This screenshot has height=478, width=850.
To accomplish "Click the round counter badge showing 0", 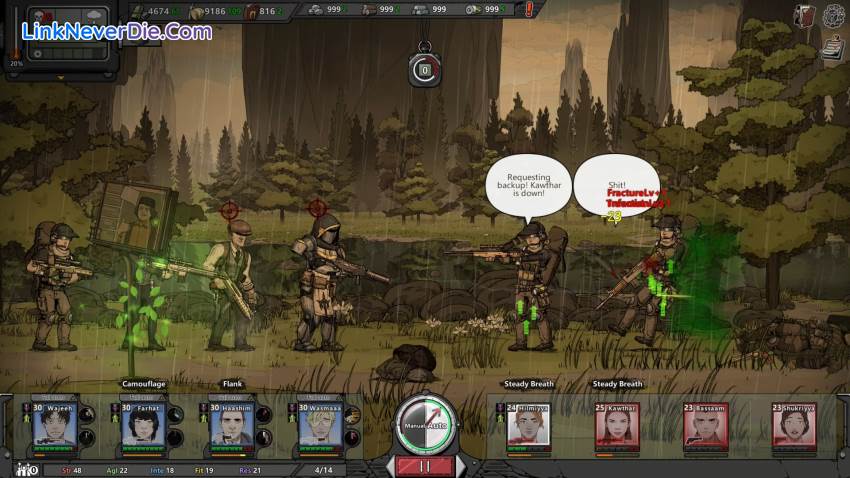I will coord(424,69).
